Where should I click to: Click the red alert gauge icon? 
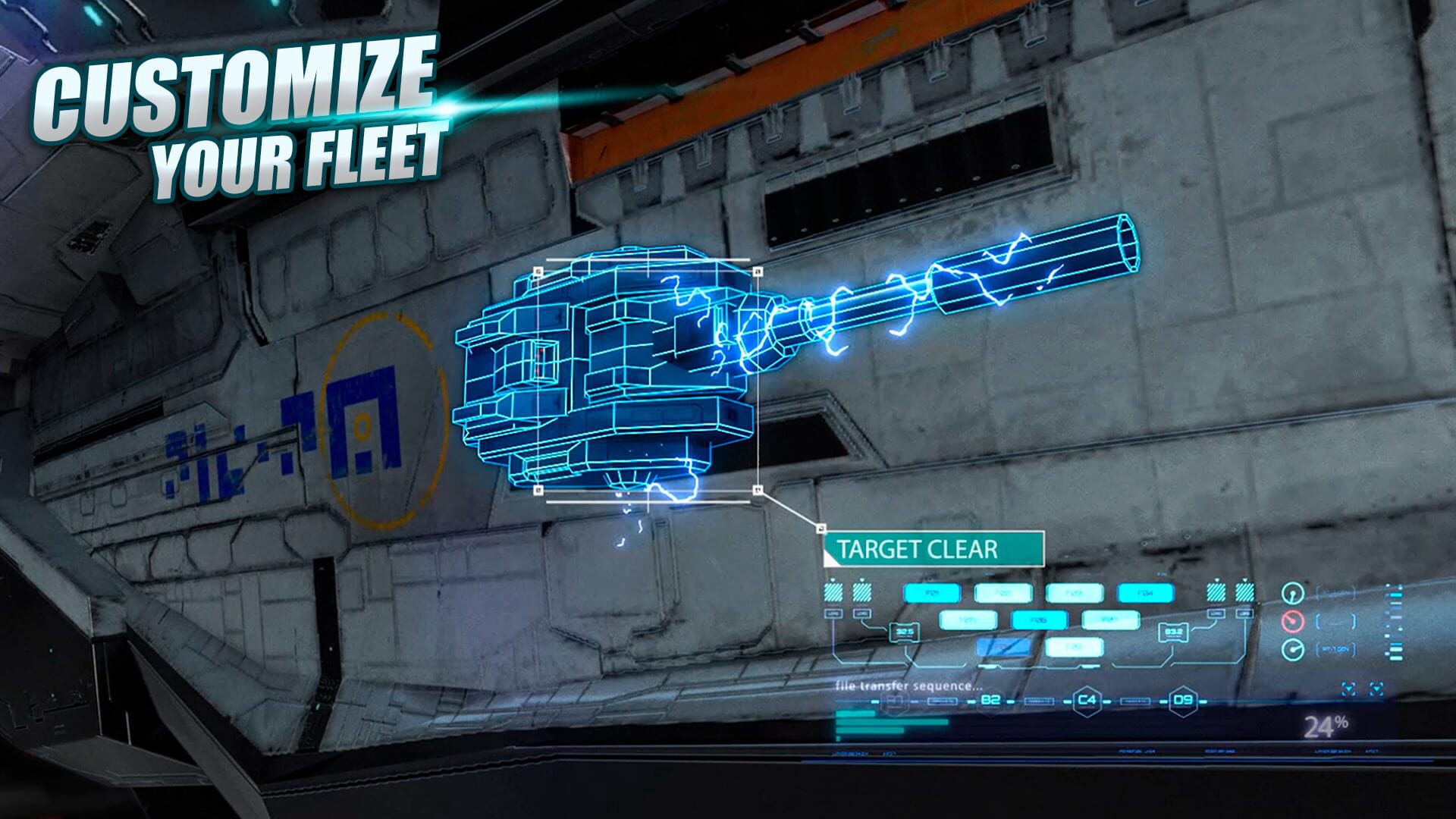(x=1291, y=620)
